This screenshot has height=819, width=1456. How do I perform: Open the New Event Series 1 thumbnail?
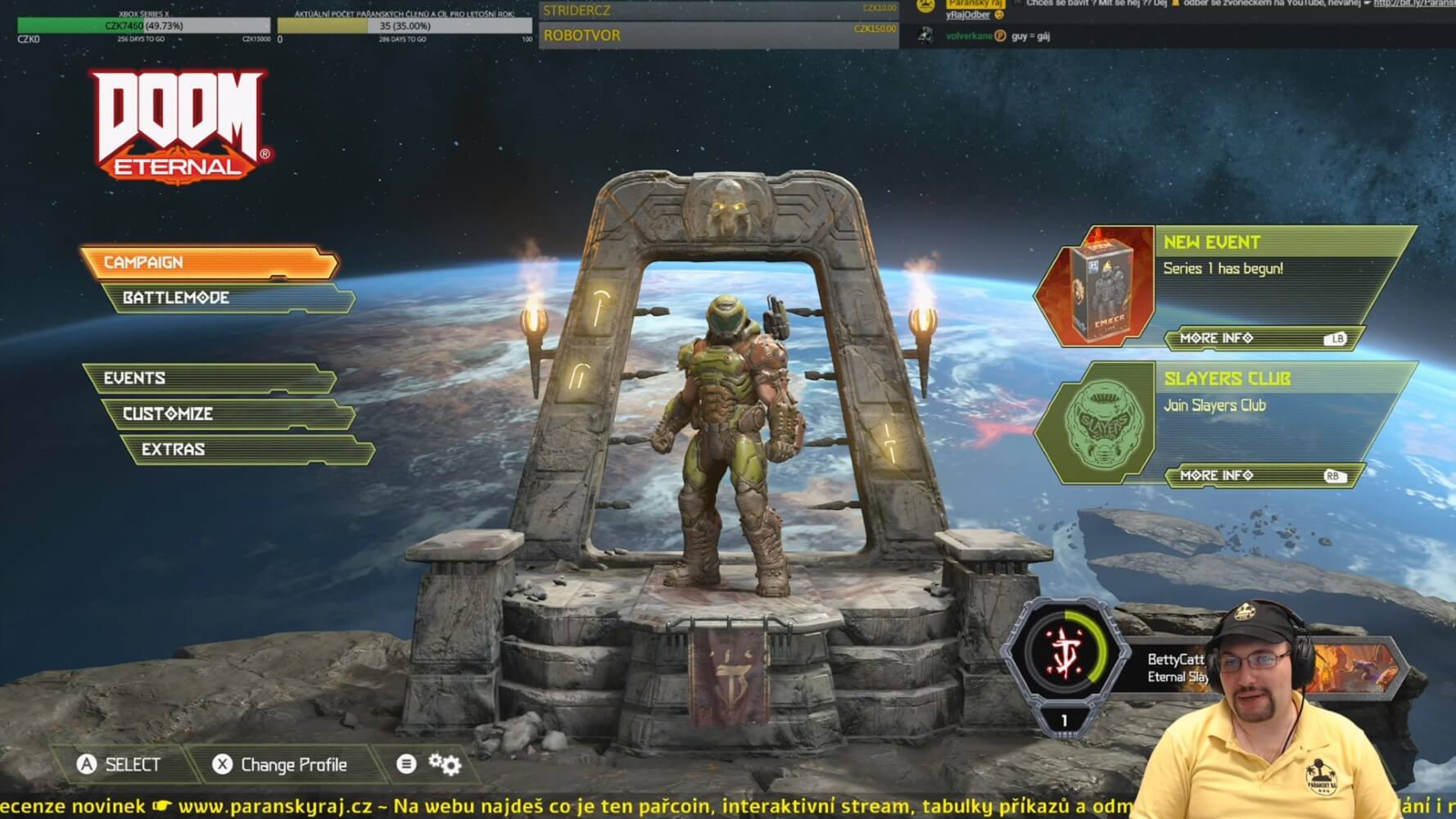click(1101, 287)
